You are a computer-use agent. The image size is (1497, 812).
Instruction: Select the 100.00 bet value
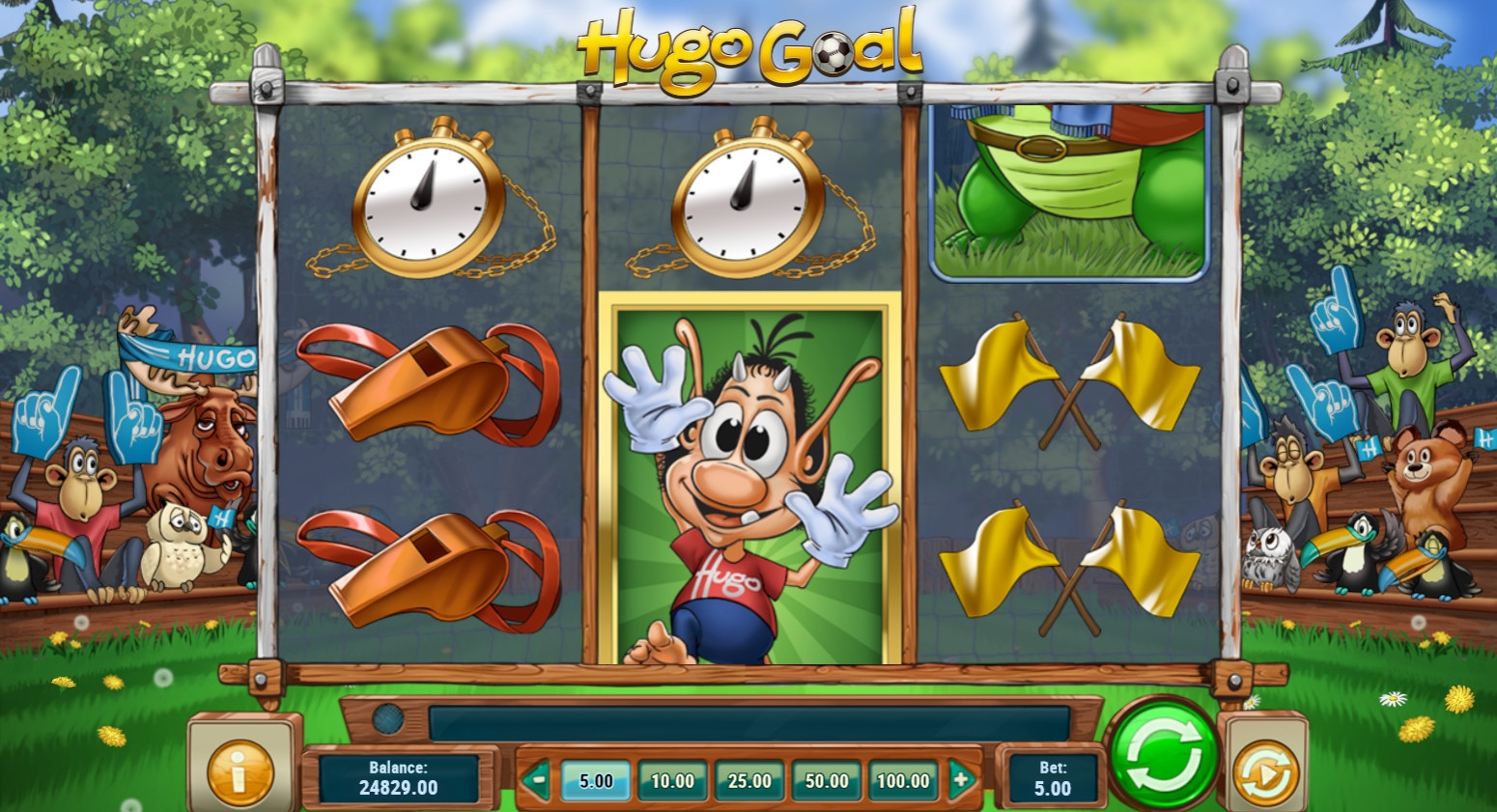pyautogui.click(x=903, y=780)
